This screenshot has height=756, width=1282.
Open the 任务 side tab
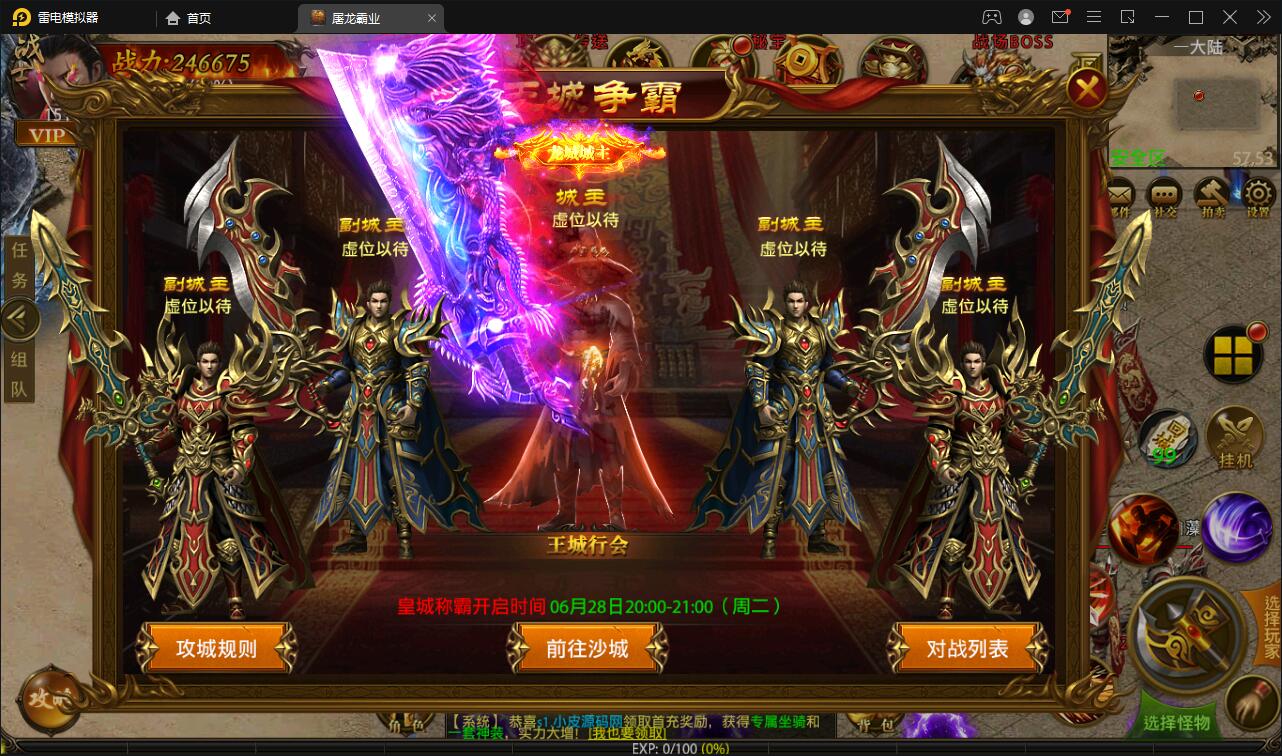(x=19, y=263)
